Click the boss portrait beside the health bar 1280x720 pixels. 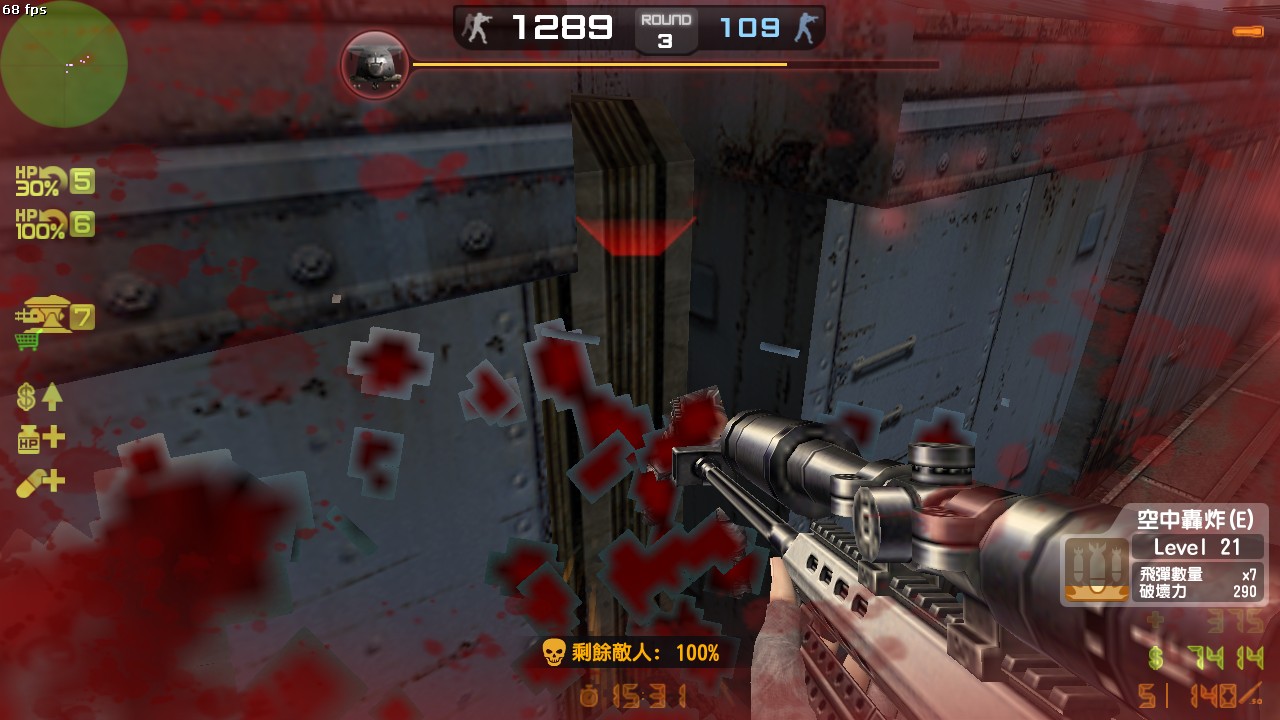coord(375,65)
